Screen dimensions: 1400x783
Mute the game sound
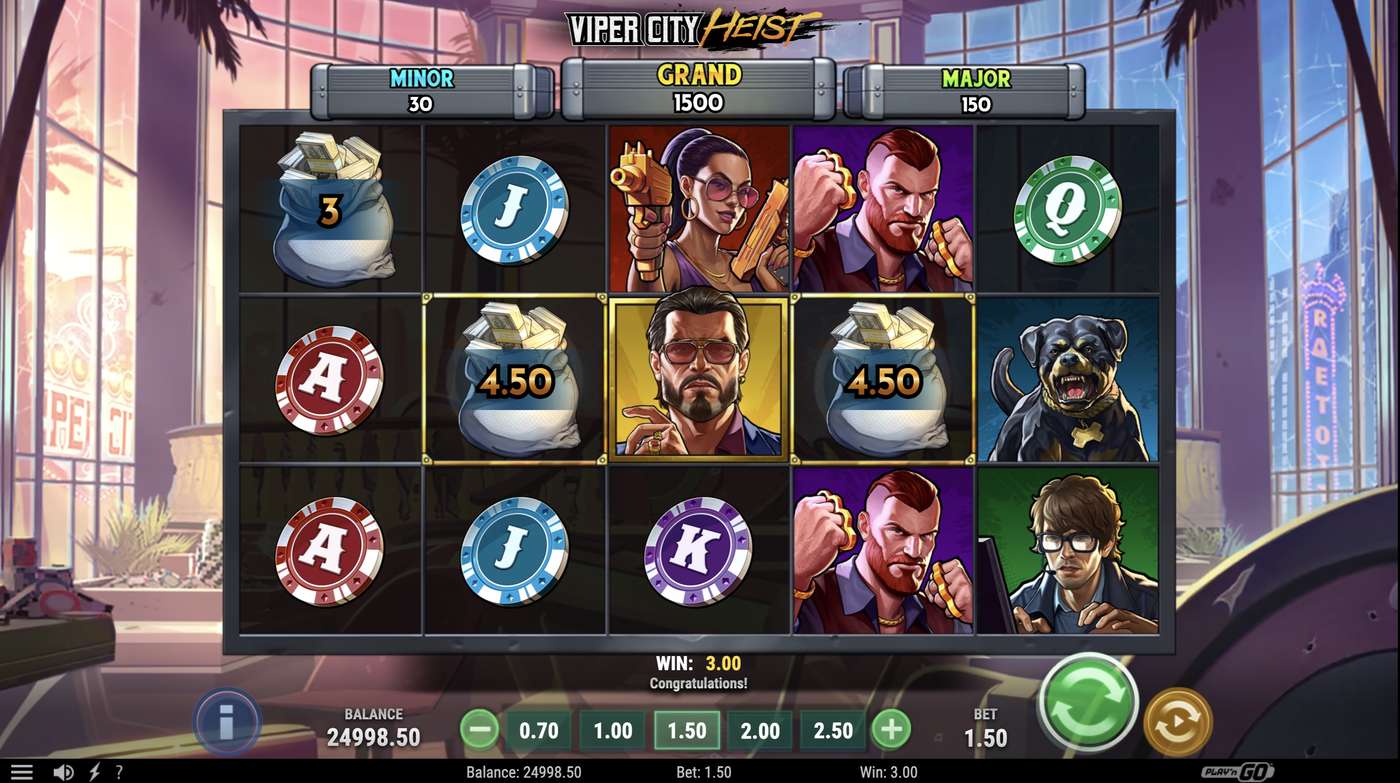tap(61, 770)
